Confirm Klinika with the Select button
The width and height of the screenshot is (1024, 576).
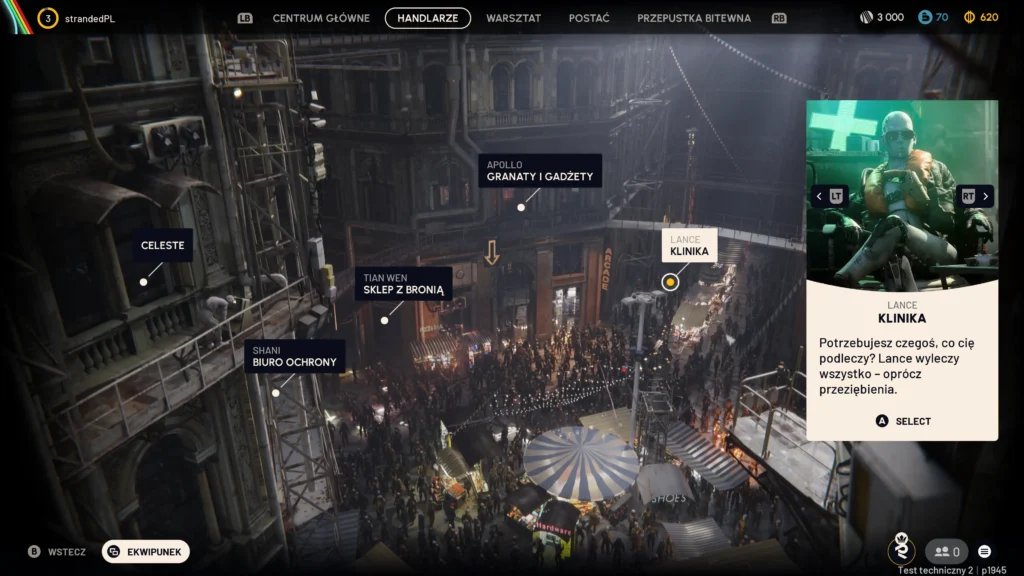point(903,421)
